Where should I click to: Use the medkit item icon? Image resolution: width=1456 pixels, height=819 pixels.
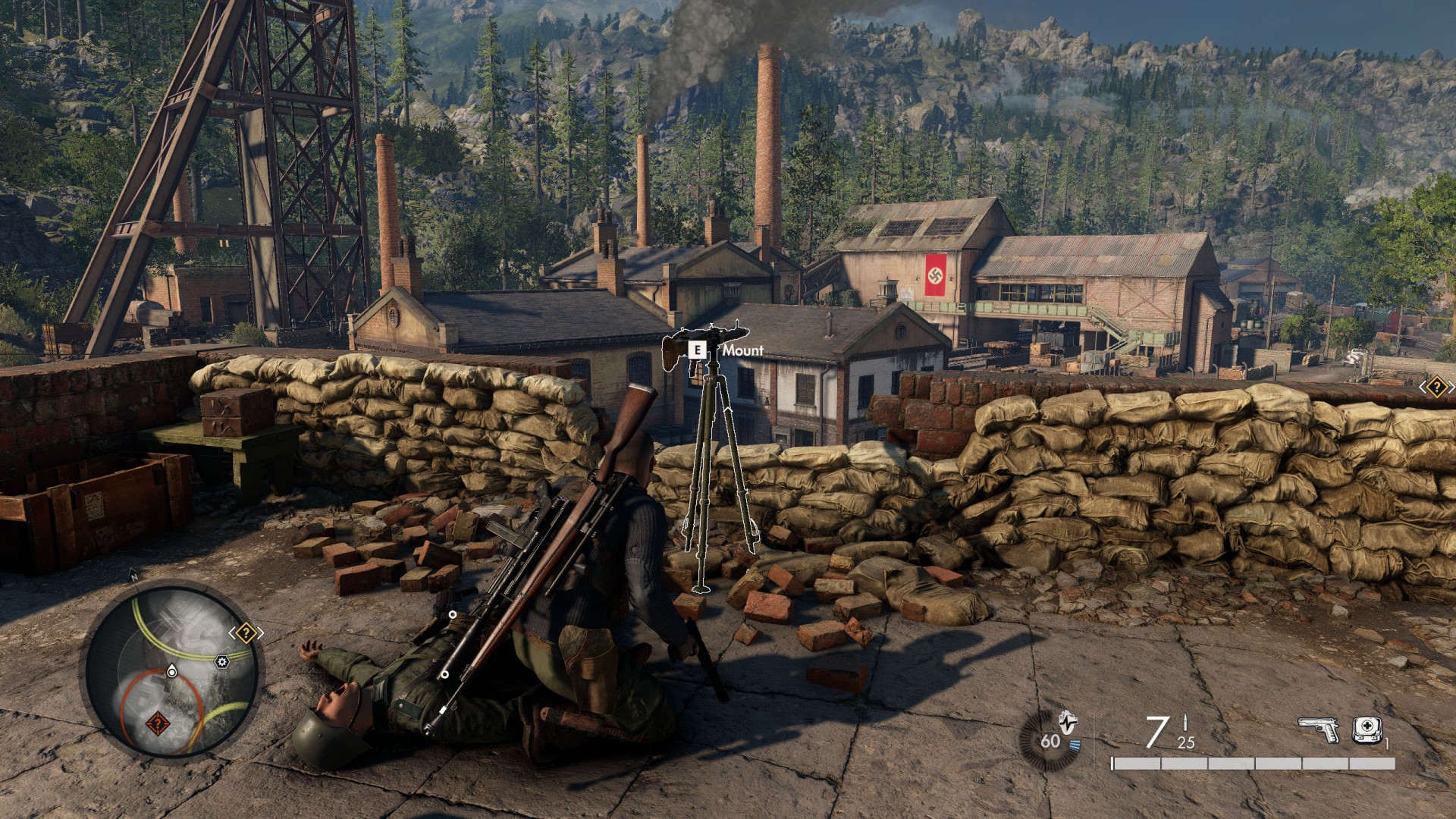pos(1367,729)
